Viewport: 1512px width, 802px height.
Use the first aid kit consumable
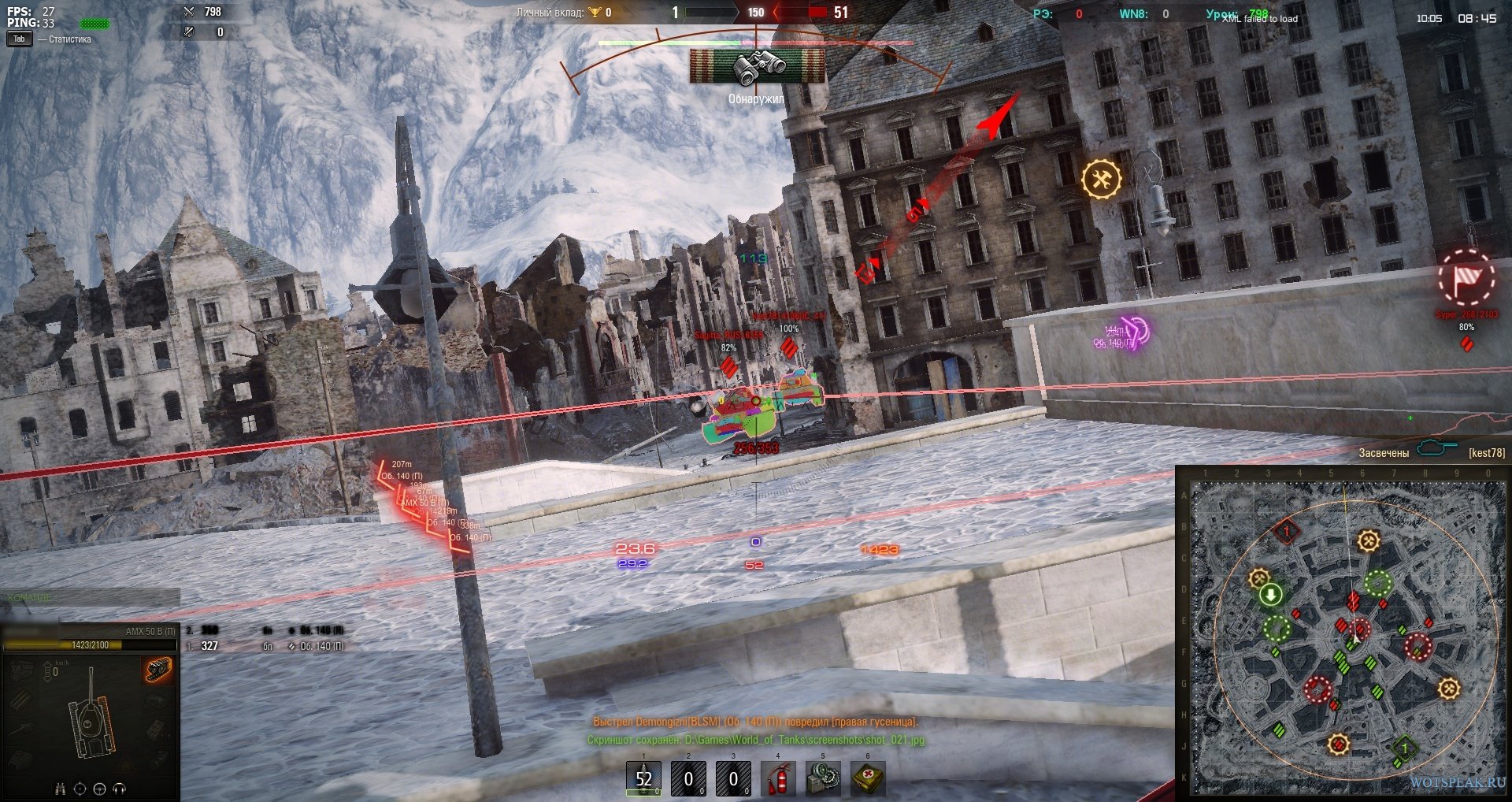pyautogui.click(x=868, y=779)
